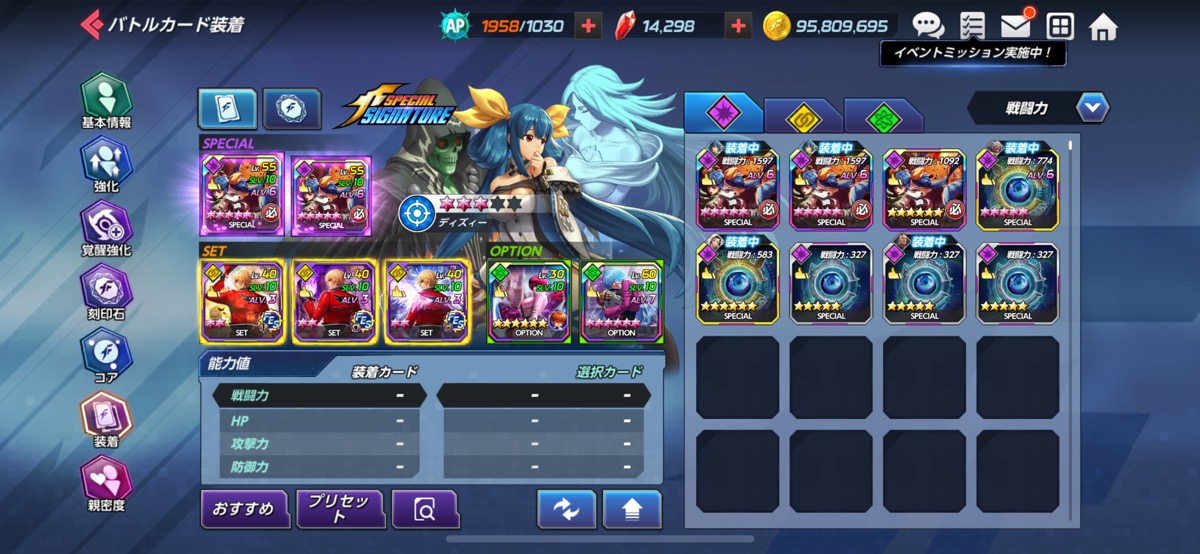Select the inventory card with 戦闘力 1092
Viewport: 1200px width, 554px height.
click(x=924, y=187)
